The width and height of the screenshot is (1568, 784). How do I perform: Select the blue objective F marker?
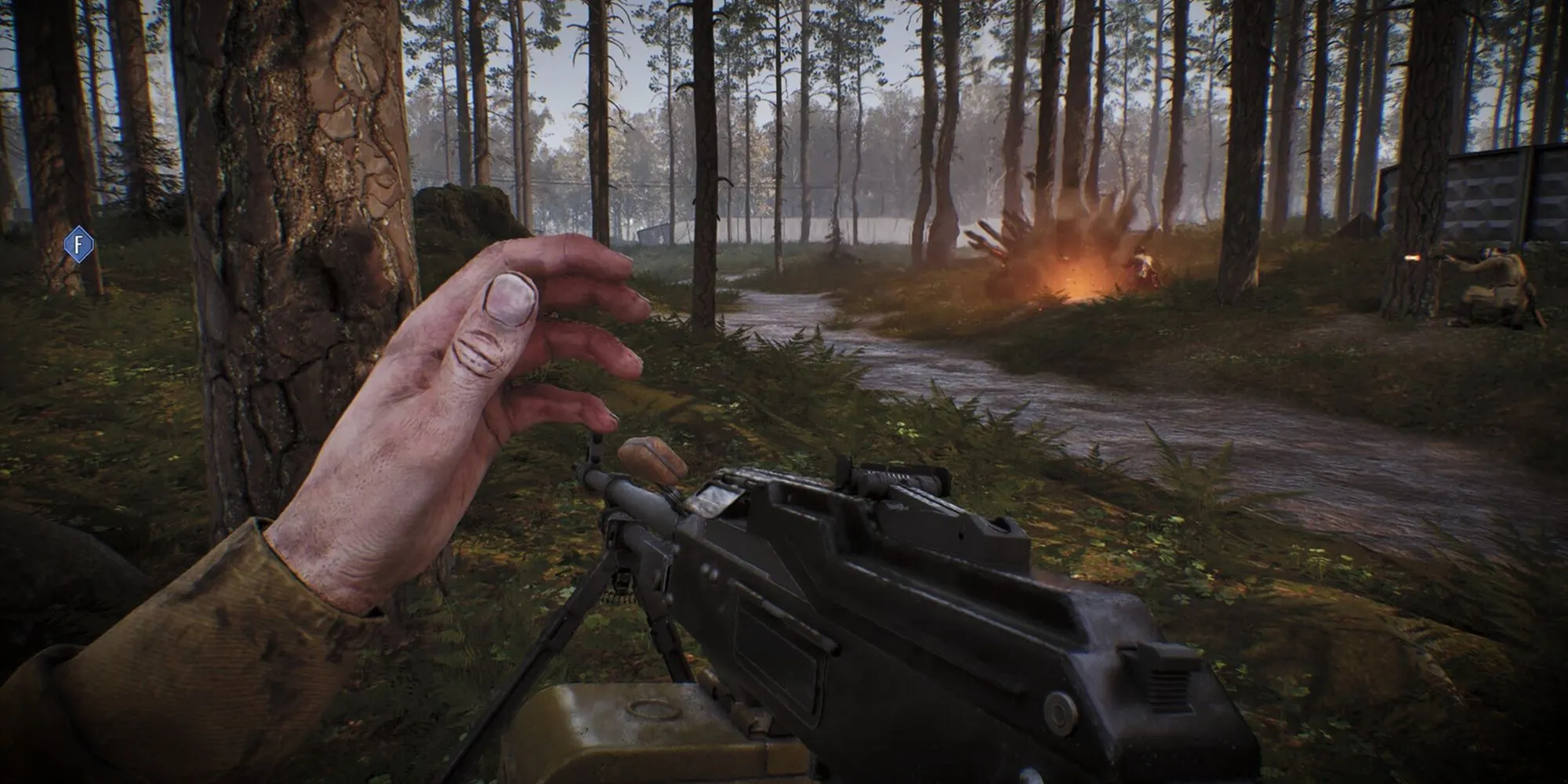point(78,243)
